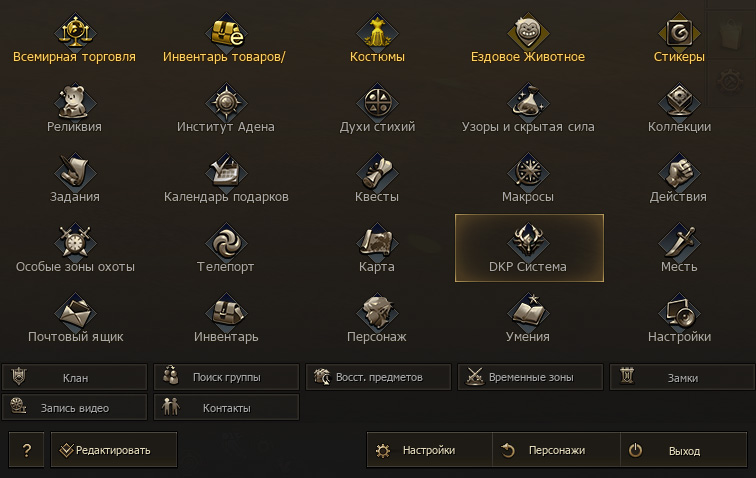The height and width of the screenshot is (478, 756).
Task: Go to Персонажи character selection
Action: [x=556, y=450]
